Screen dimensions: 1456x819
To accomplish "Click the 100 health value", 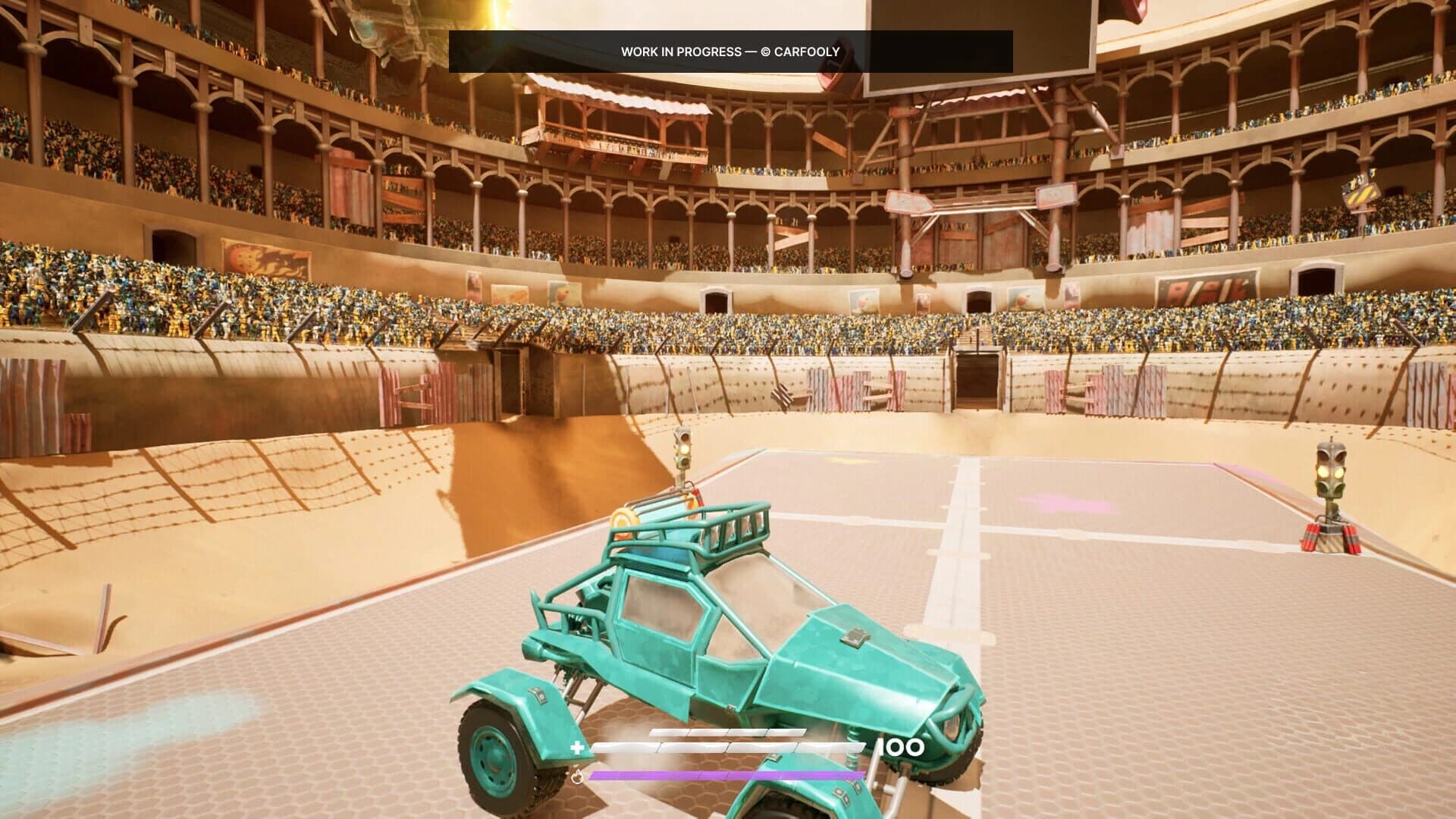I will click(x=900, y=747).
